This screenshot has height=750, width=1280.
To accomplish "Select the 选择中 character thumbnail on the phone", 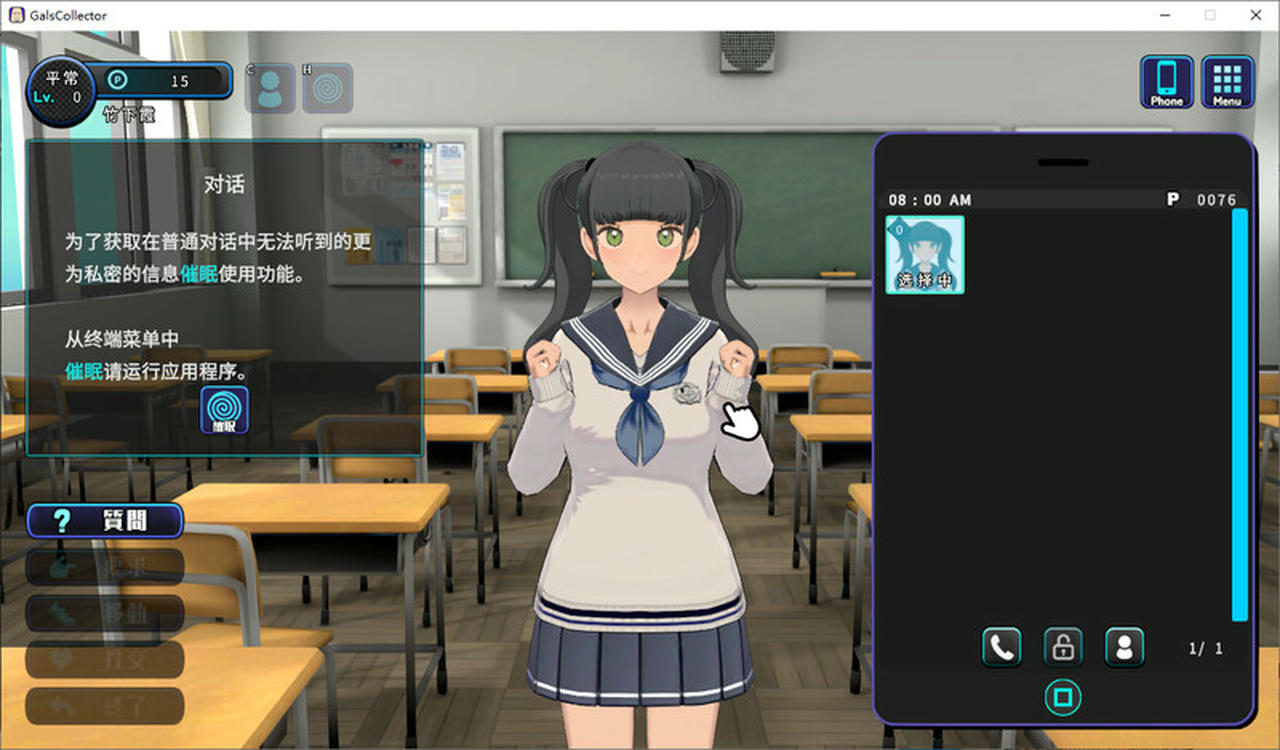I will pos(925,255).
